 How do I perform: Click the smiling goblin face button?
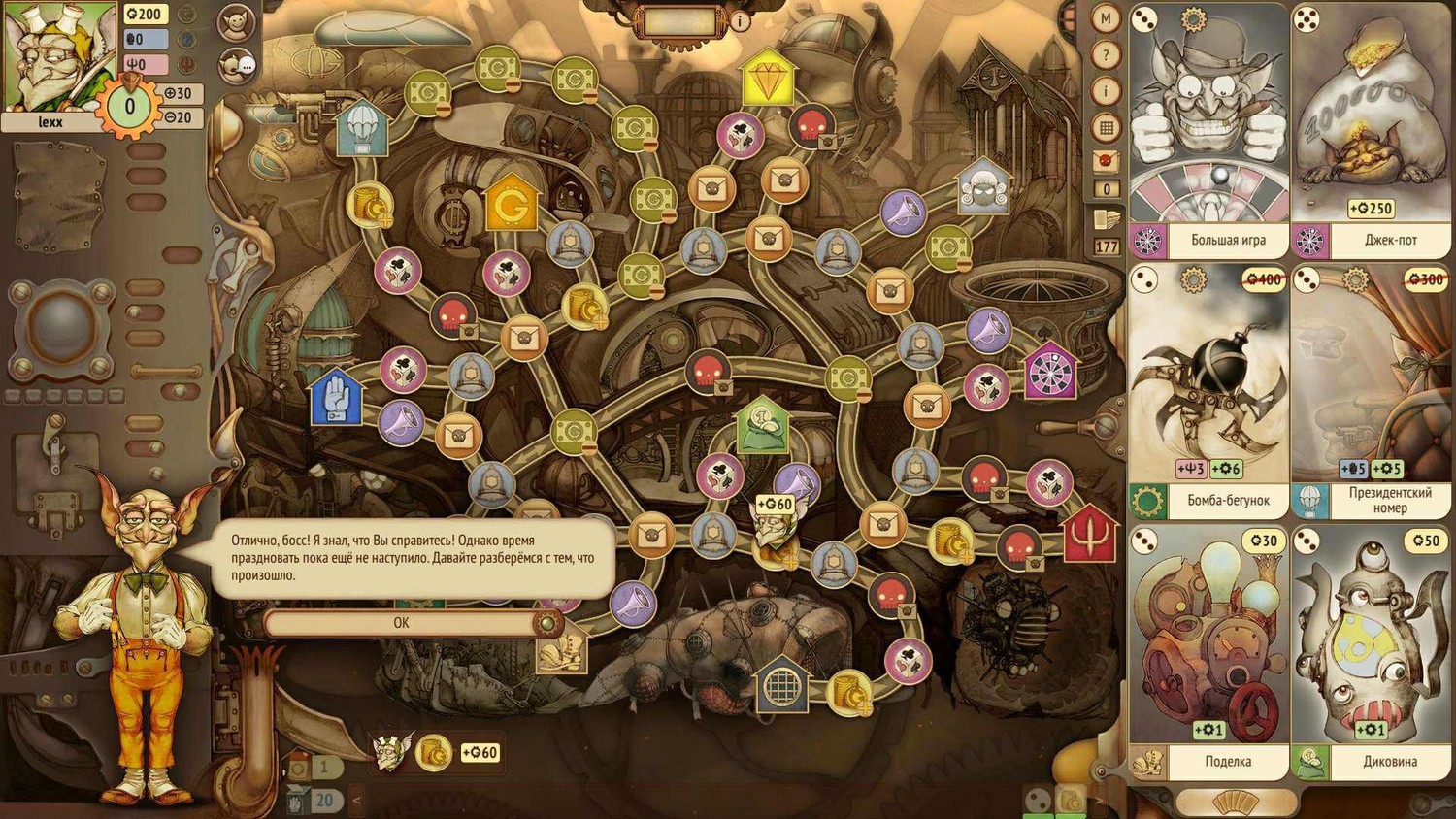pyautogui.click(x=236, y=22)
